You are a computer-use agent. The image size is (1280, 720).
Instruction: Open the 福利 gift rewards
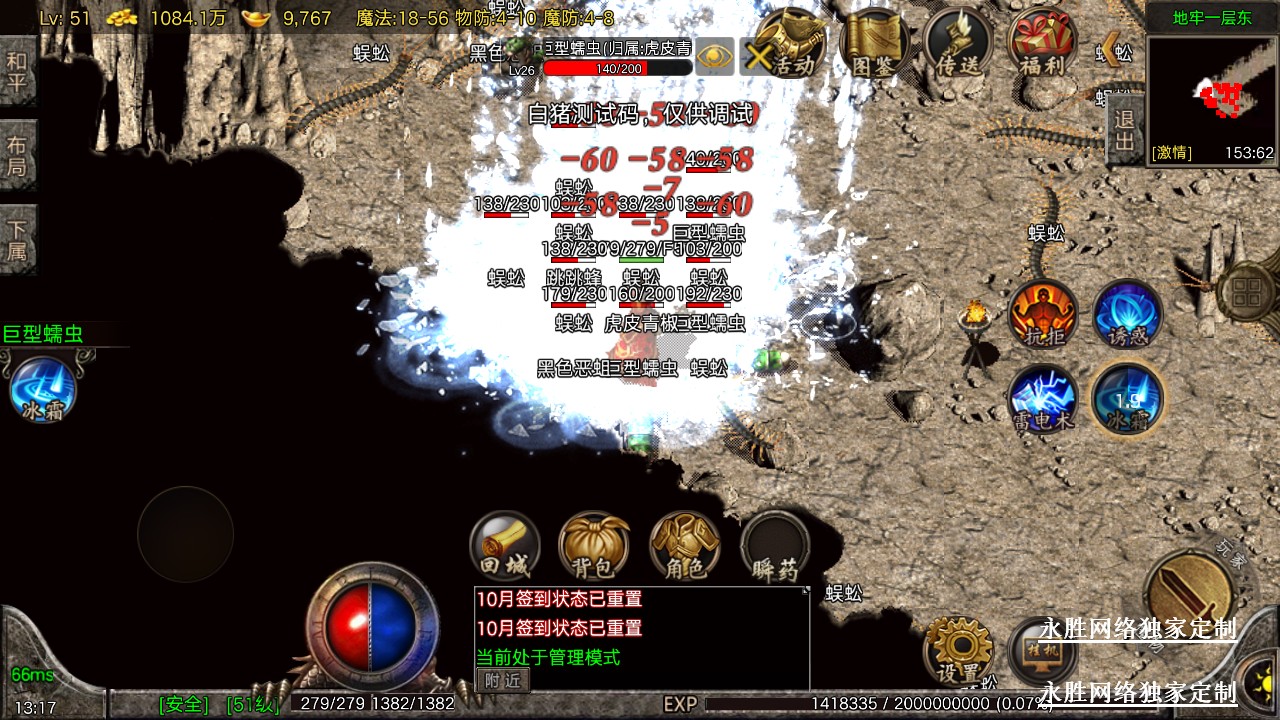(x=1042, y=45)
